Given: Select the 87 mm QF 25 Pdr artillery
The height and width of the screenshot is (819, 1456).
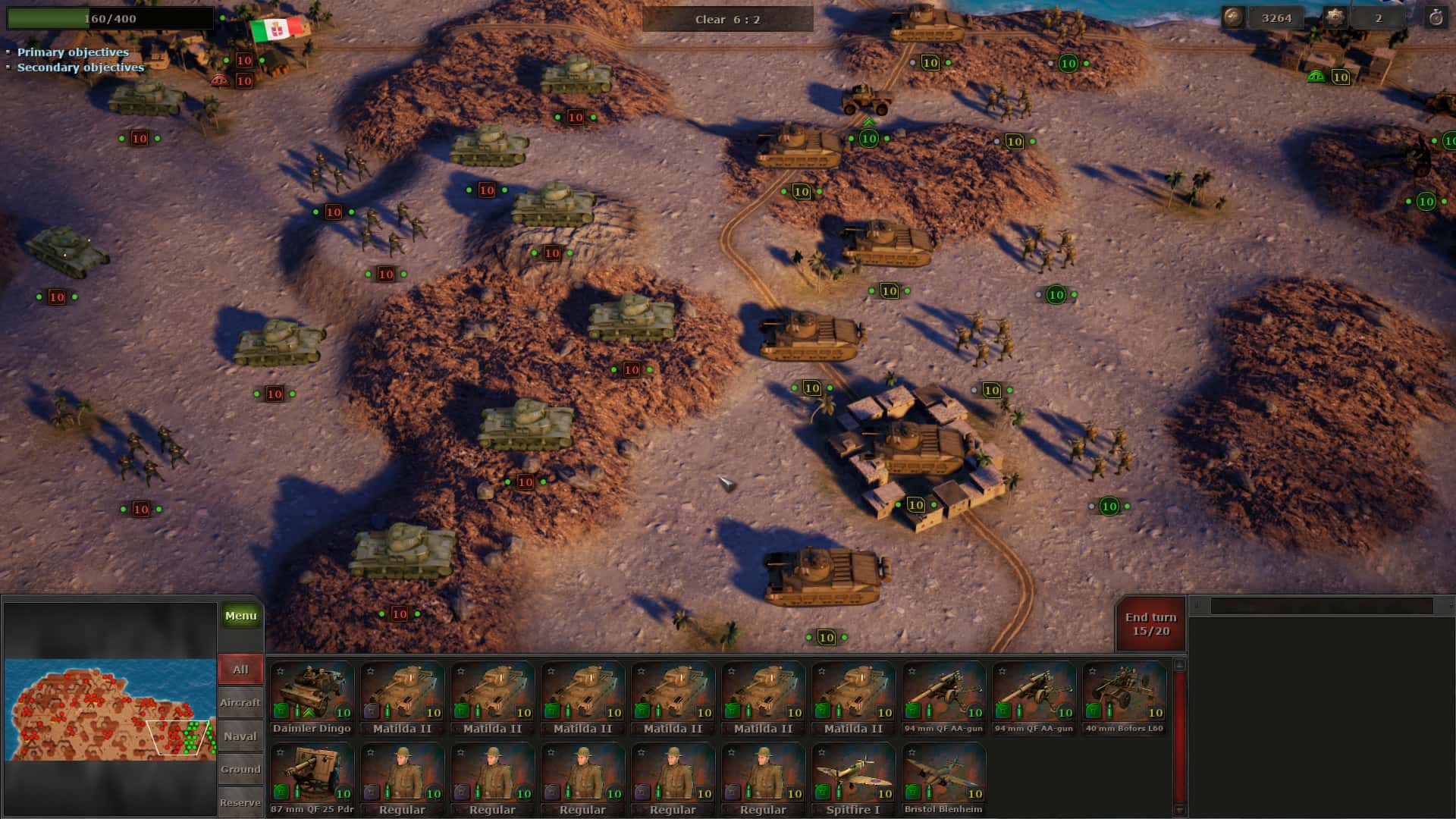Looking at the screenshot, I should point(312,773).
